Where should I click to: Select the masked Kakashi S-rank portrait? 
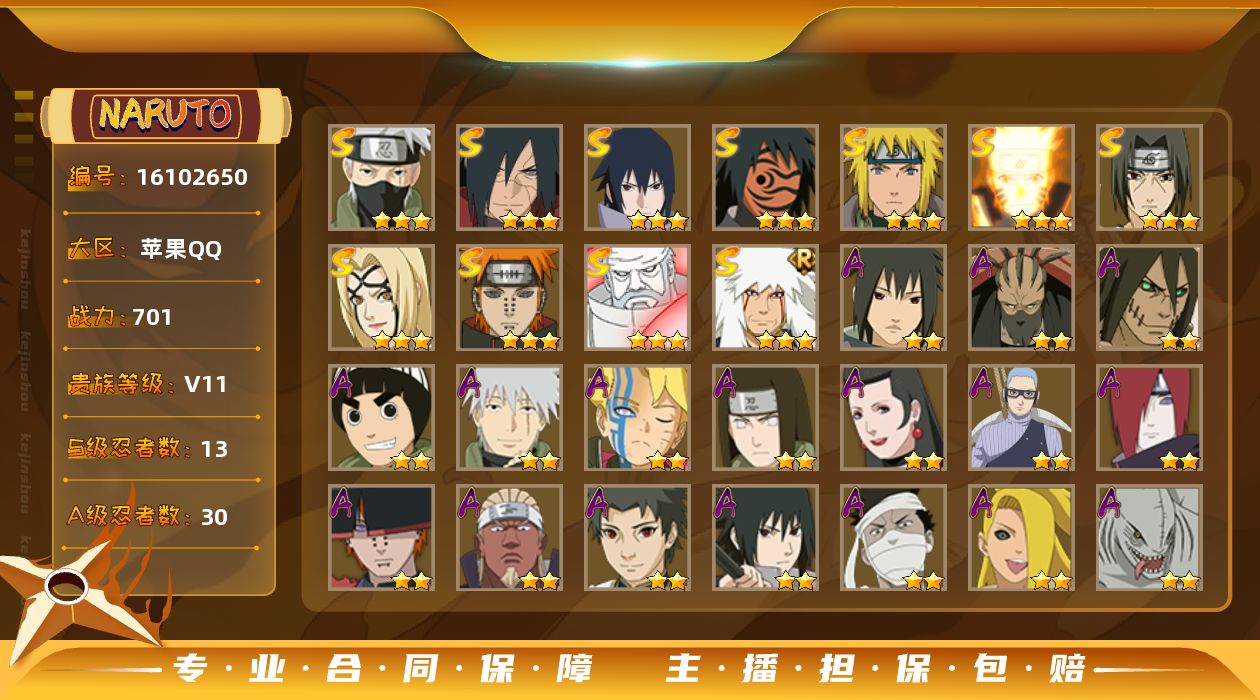pos(382,178)
